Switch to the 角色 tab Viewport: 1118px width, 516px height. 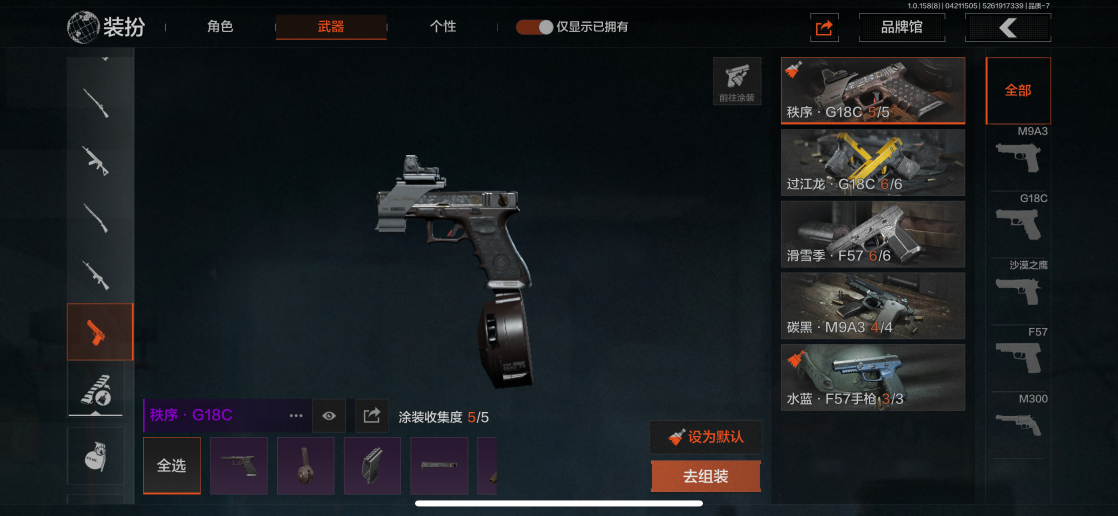point(220,27)
